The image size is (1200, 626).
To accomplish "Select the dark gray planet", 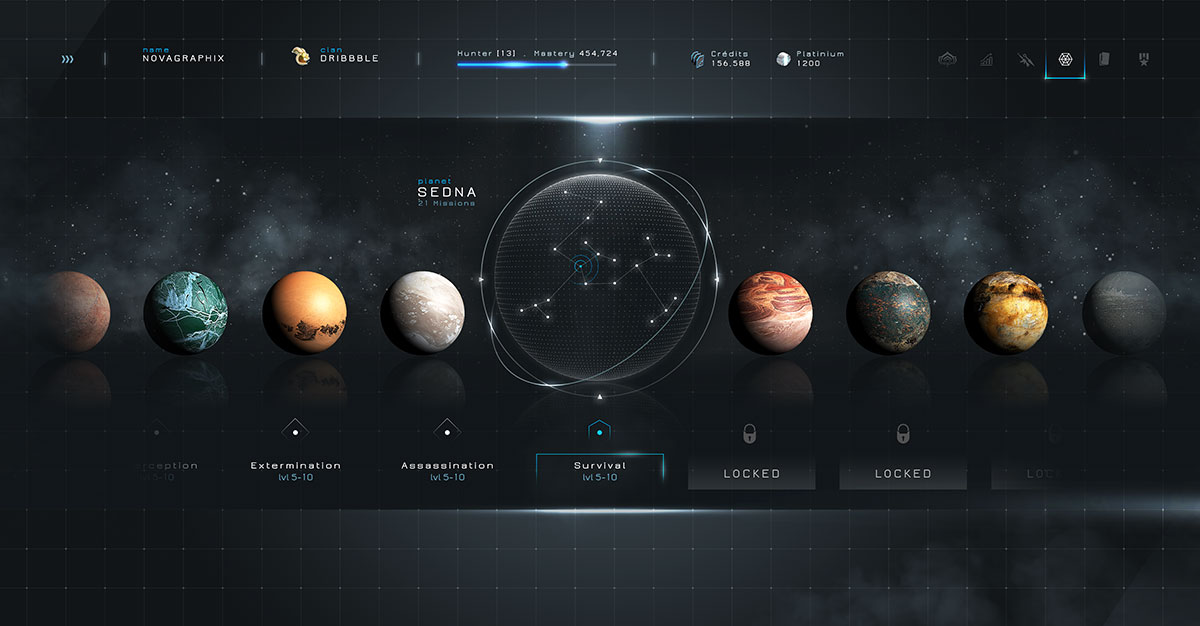I will pos(1124,313).
